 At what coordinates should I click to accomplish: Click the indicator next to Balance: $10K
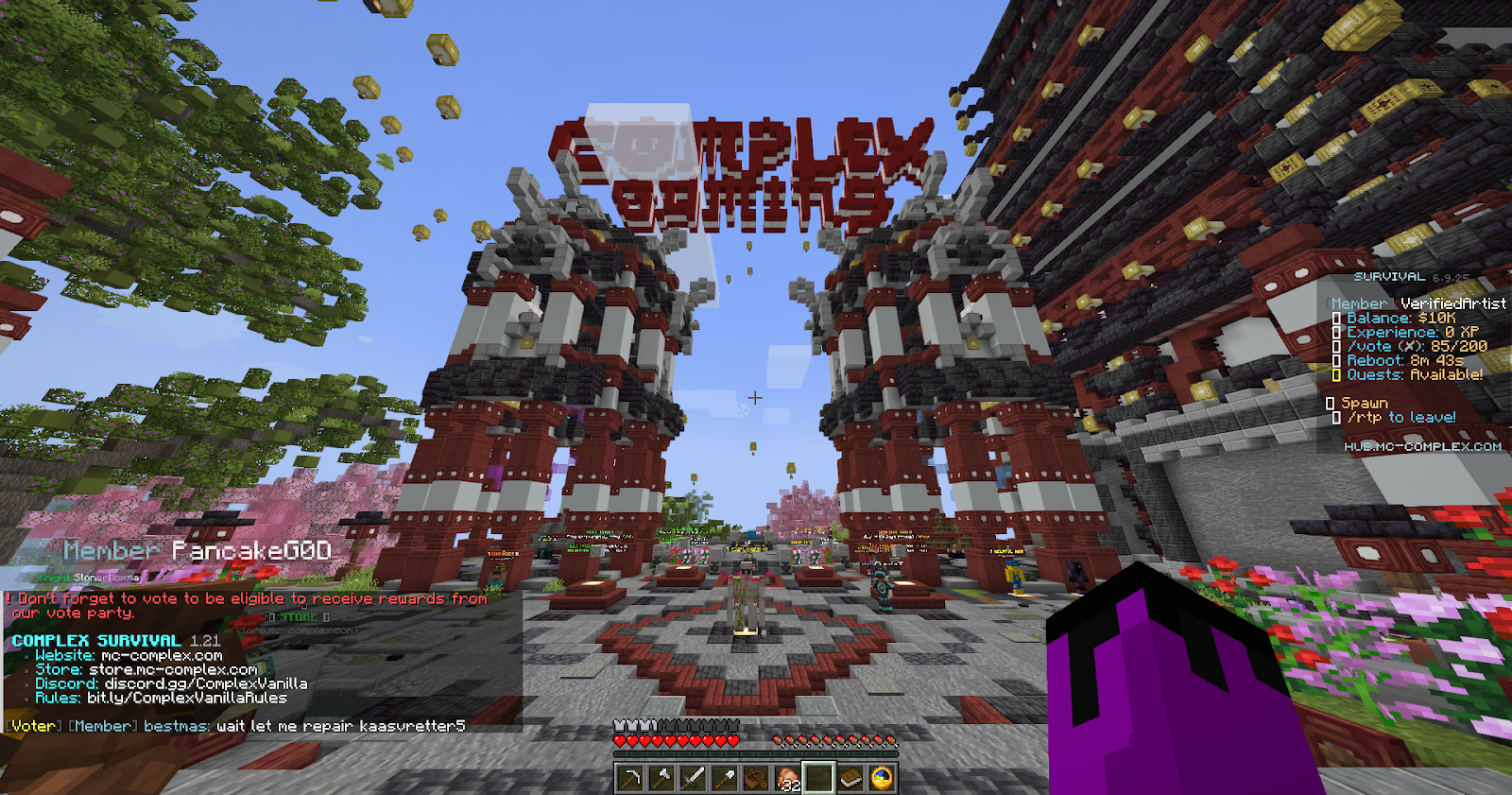click(x=1335, y=320)
